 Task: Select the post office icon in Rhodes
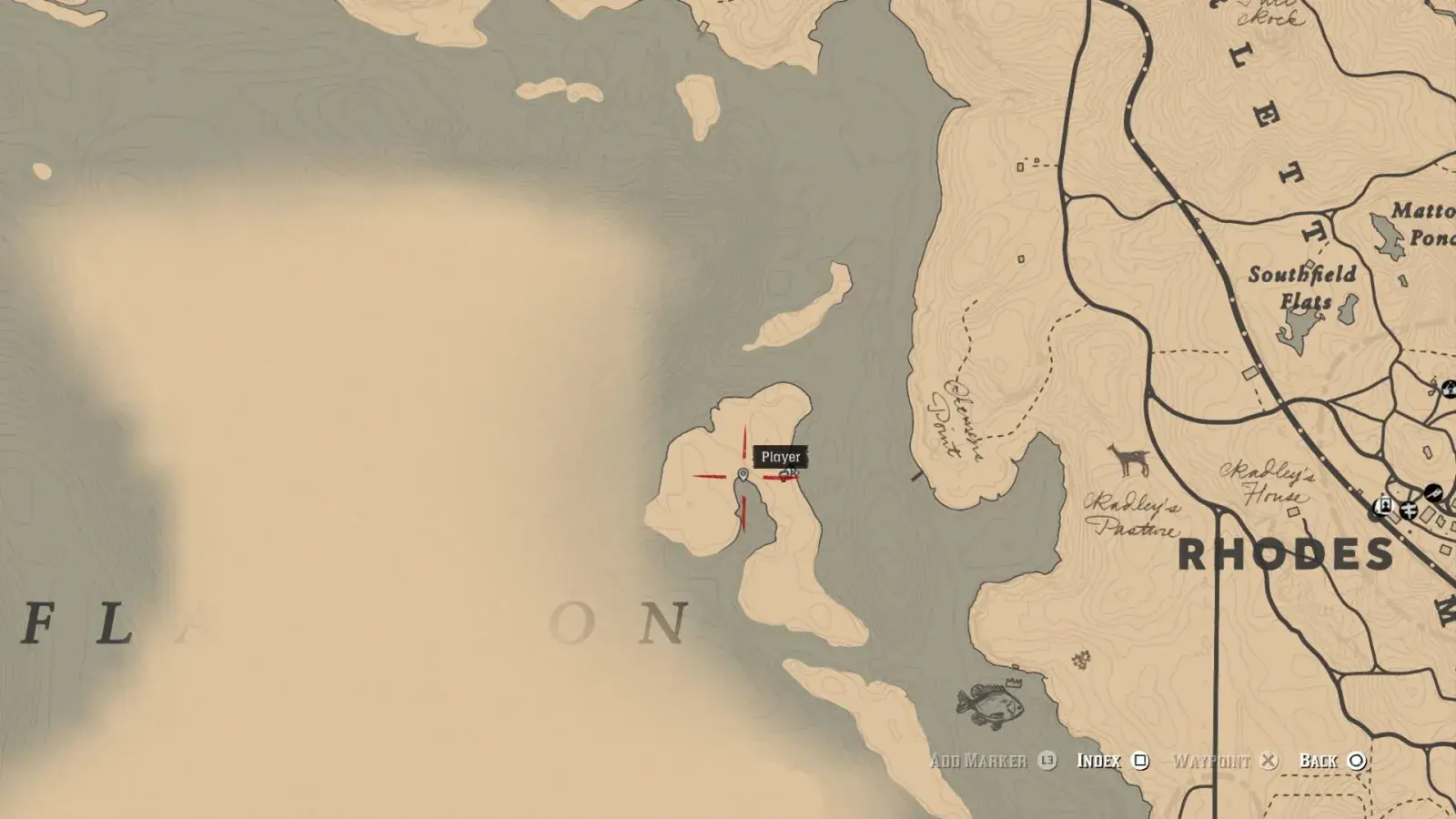(x=1410, y=509)
